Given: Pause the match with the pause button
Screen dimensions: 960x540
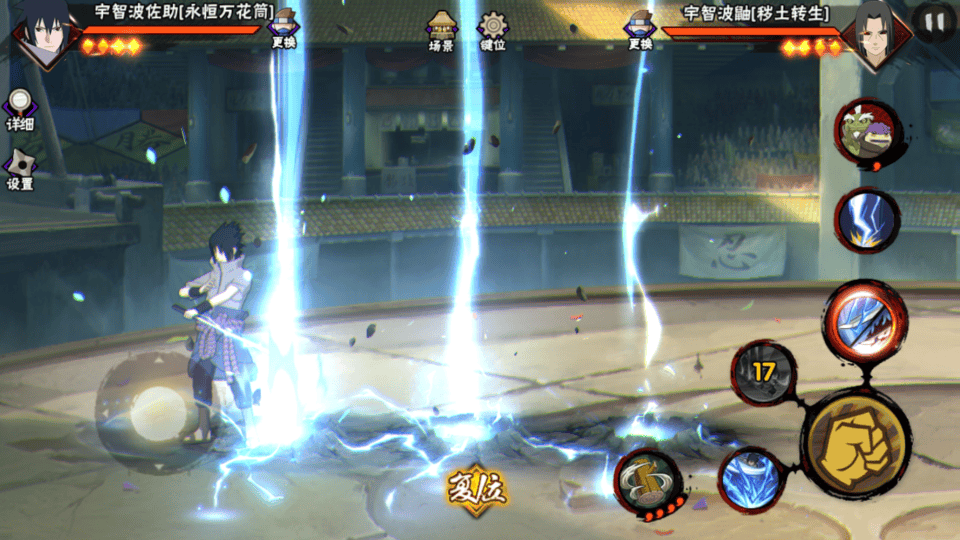Looking at the screenshot, I should [x=934, y=22].
